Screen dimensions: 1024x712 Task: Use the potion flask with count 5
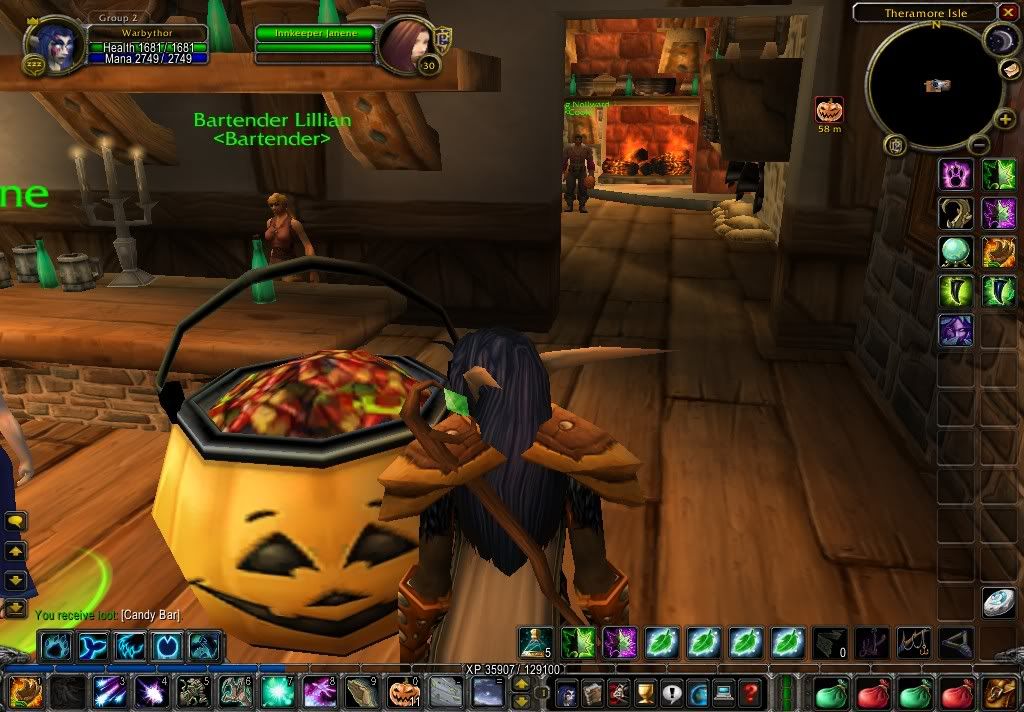[x=533, y=642]
